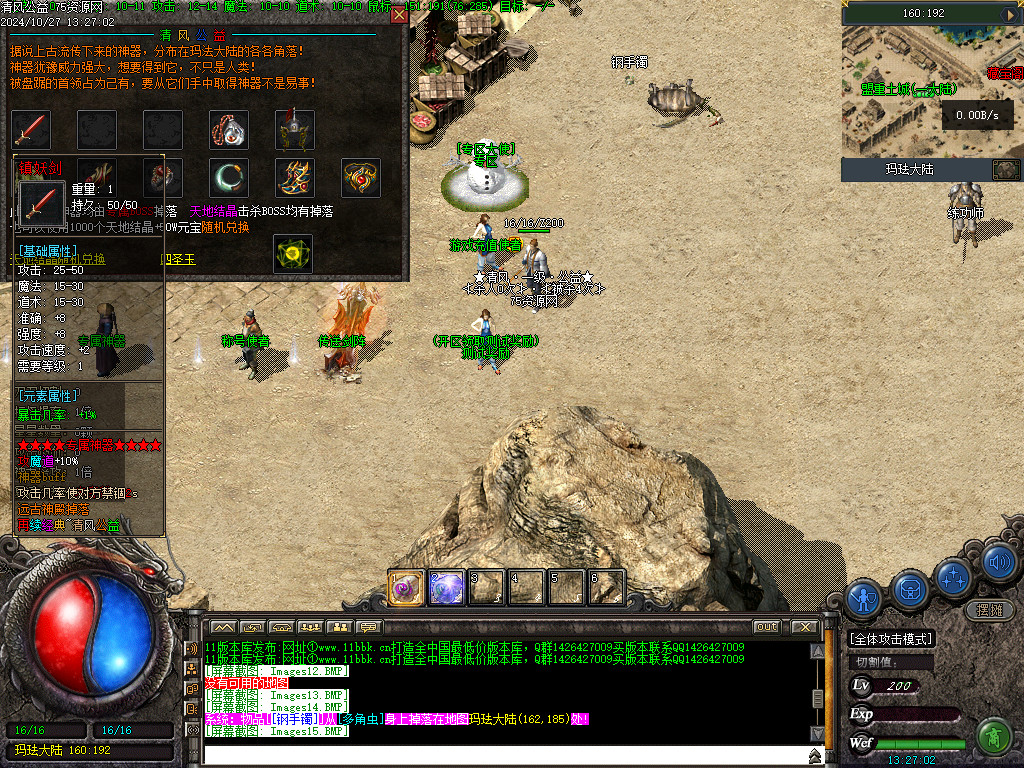Viewport: 1024px width, 768px height.
Task: Close the 清风公益 artifact panel
Action: (x=399, y=14)
